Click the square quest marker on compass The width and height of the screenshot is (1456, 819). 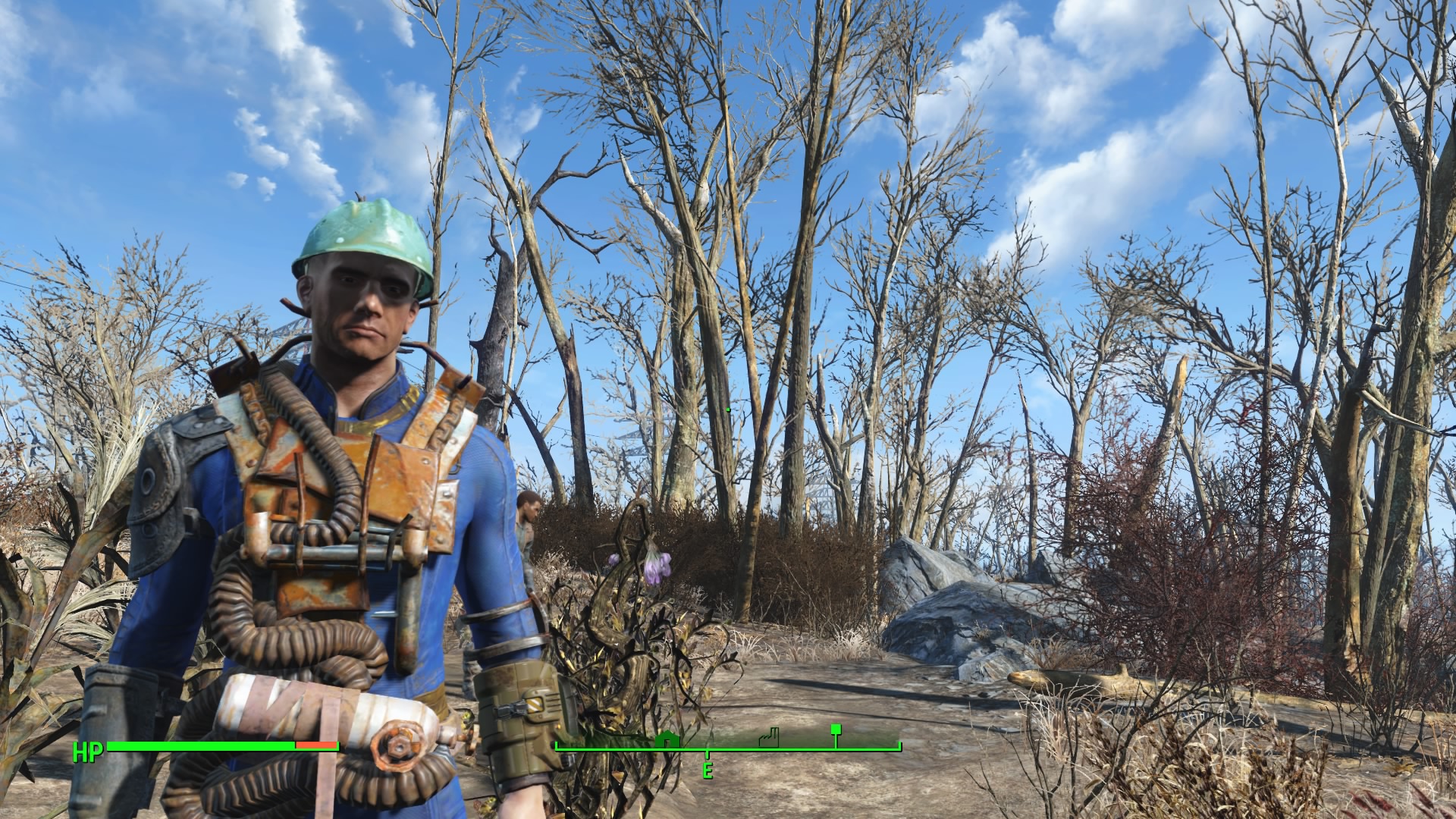click(x=836, y=730)
